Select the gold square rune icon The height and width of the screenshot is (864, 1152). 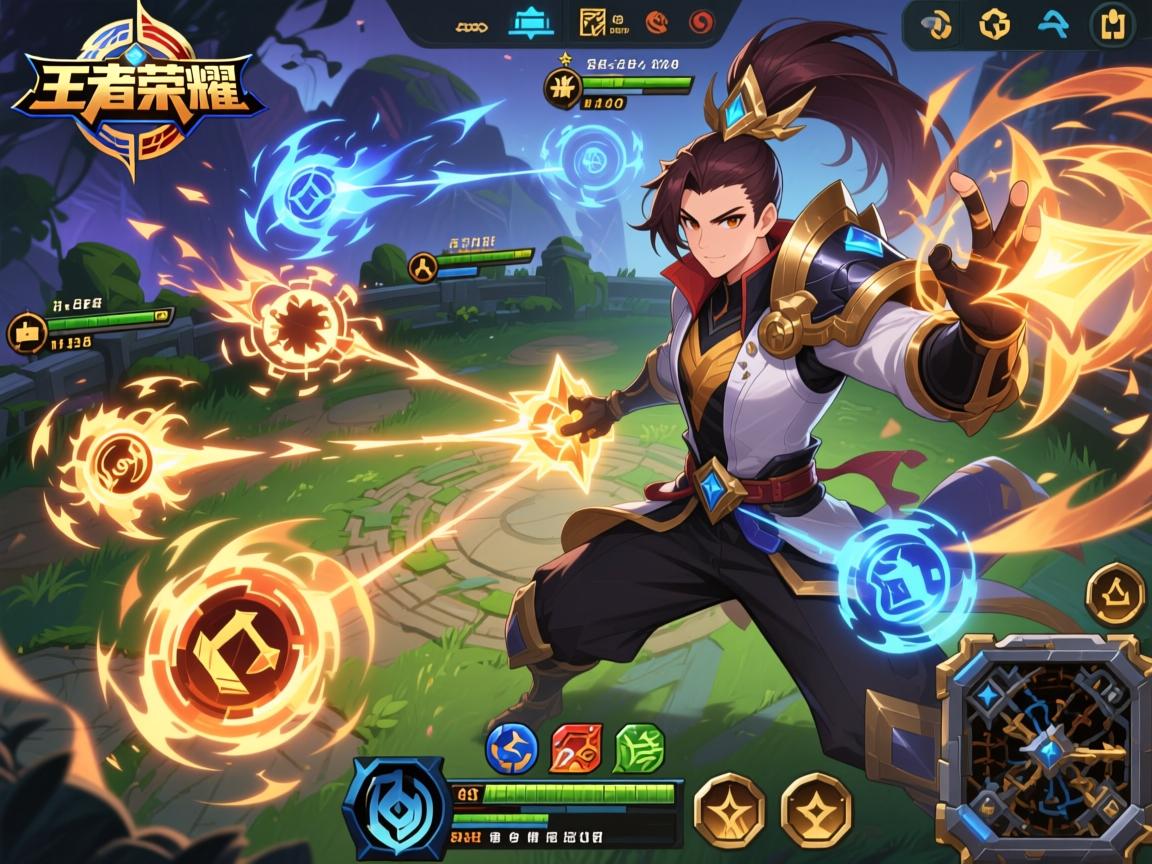point(594,22)
